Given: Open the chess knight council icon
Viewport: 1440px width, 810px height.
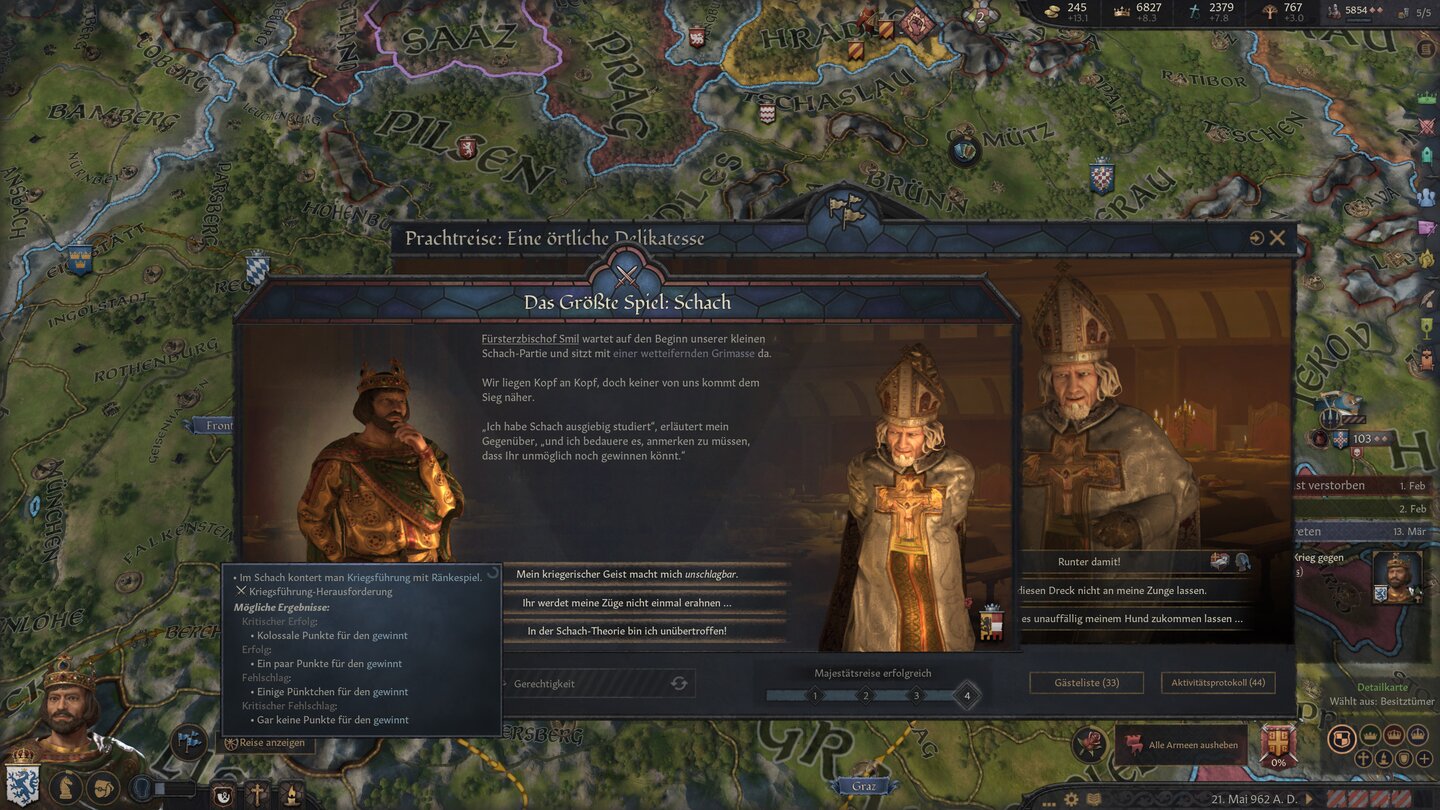Looking at the screenshot, I should click(66, 788).
